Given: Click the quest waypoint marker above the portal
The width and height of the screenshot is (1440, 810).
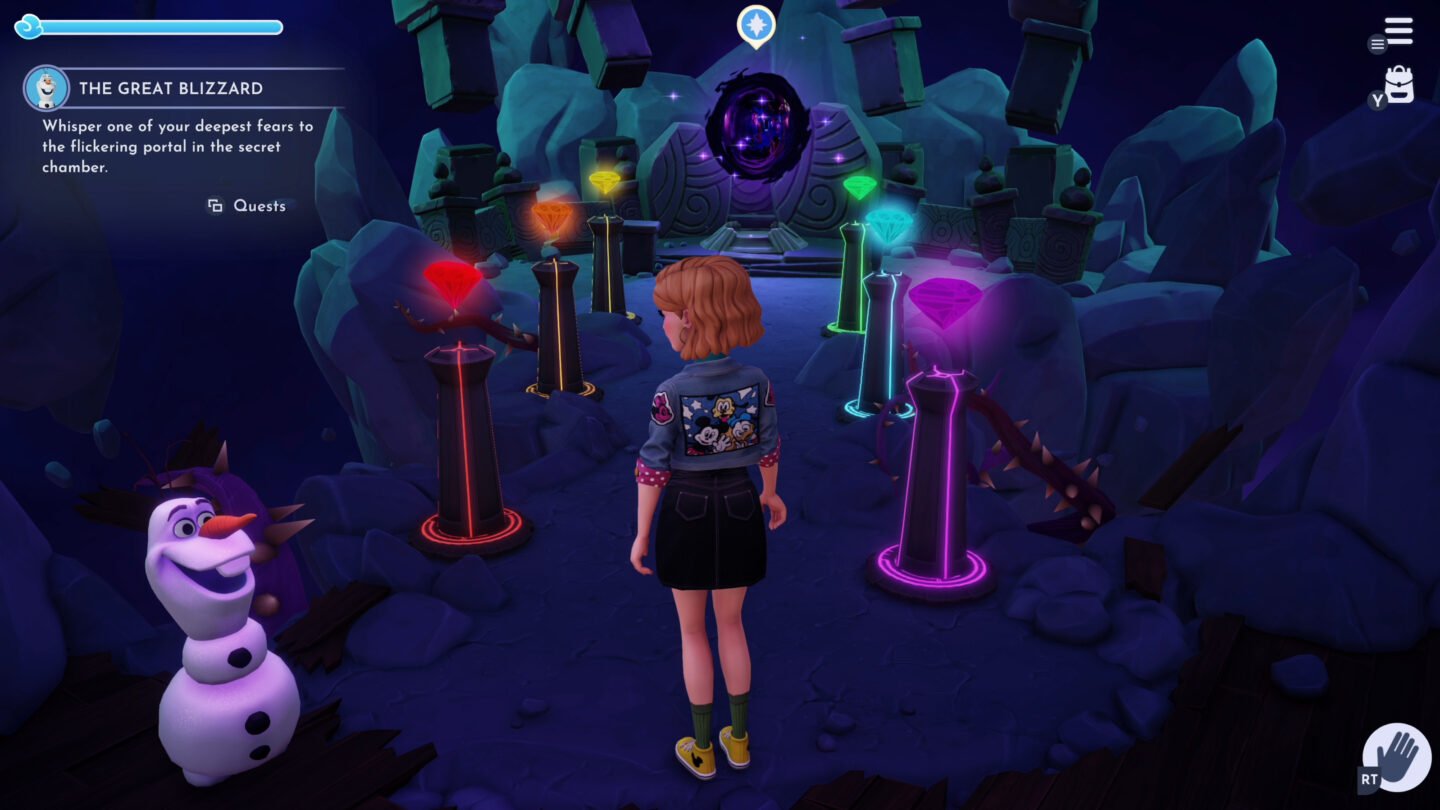Looking at the screenshot, I should pyautogui.click(x=756, y=24).
